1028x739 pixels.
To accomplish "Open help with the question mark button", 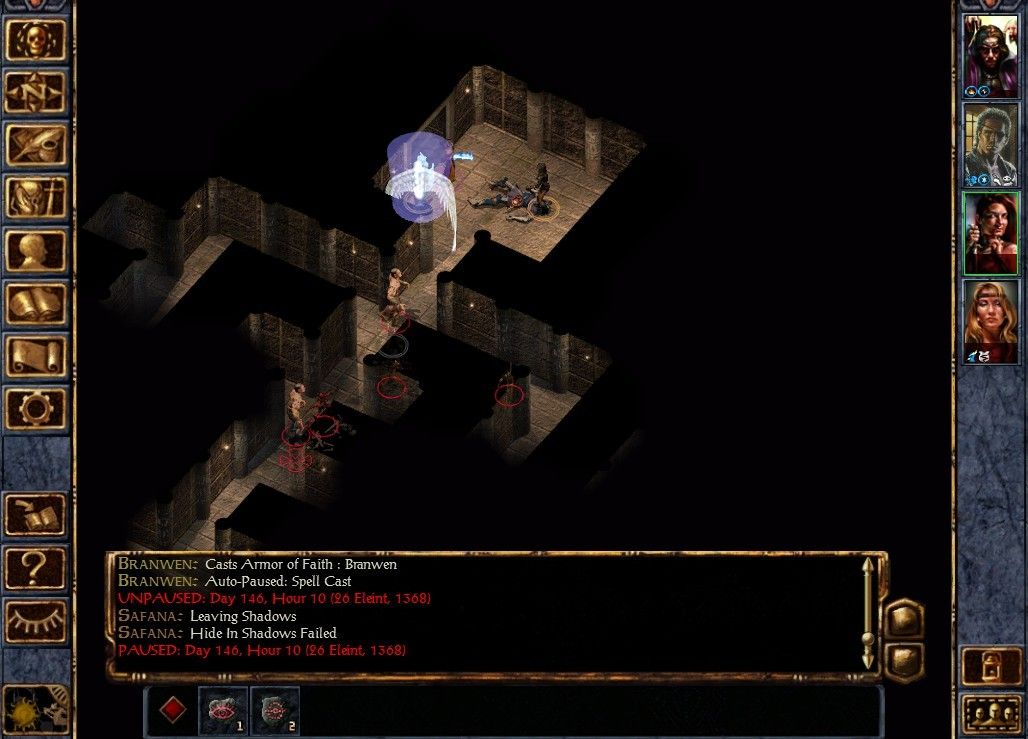I will [36, 568].
